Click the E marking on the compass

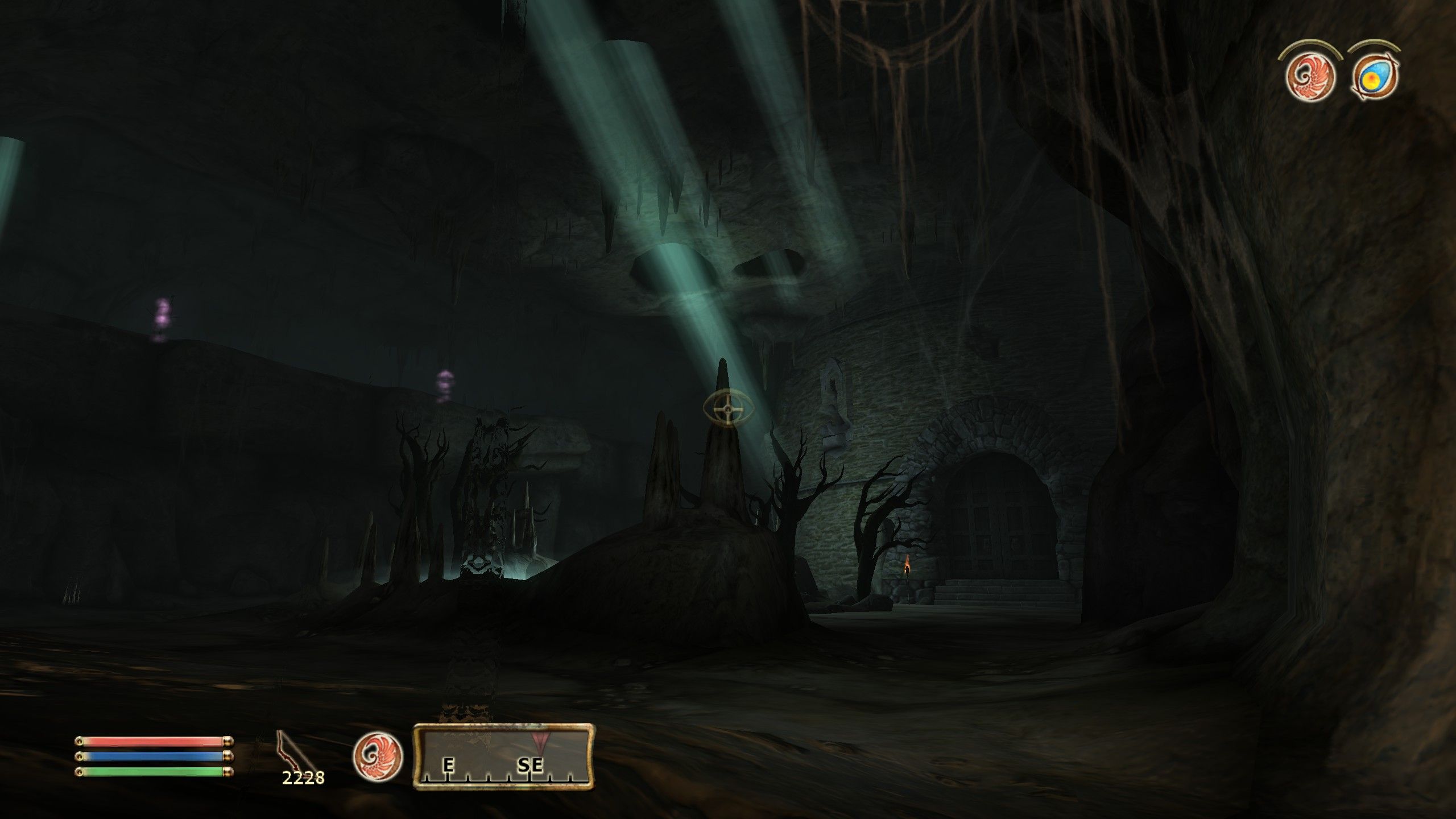[x=449, y=766]
